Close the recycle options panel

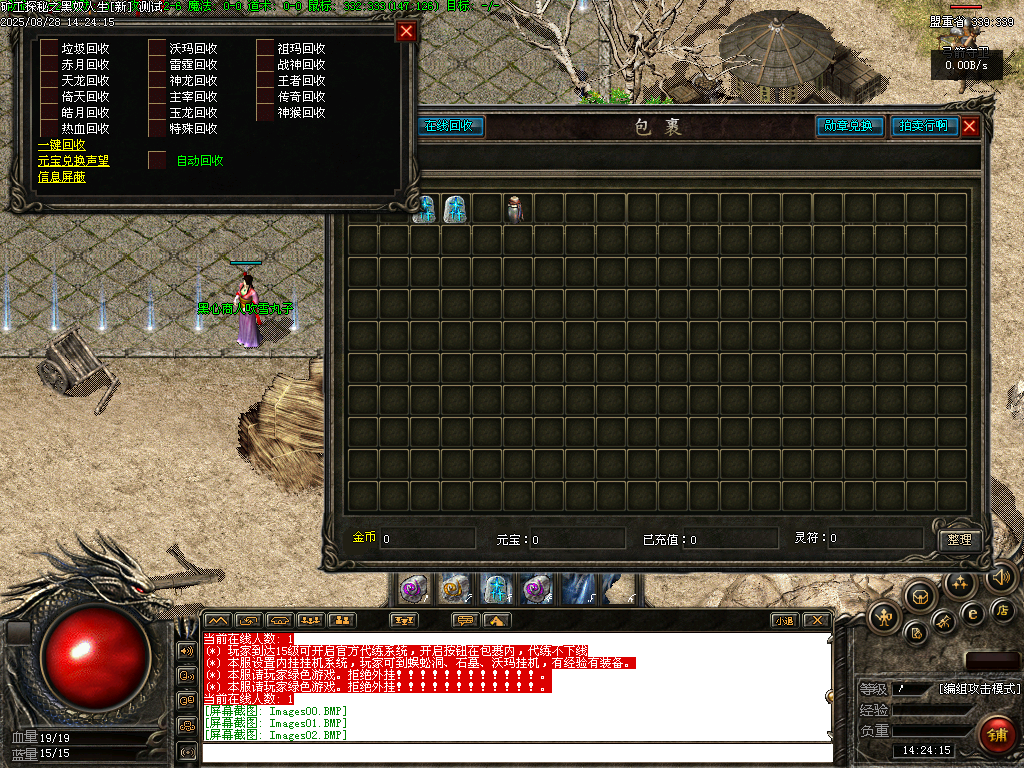click(405, 31)
